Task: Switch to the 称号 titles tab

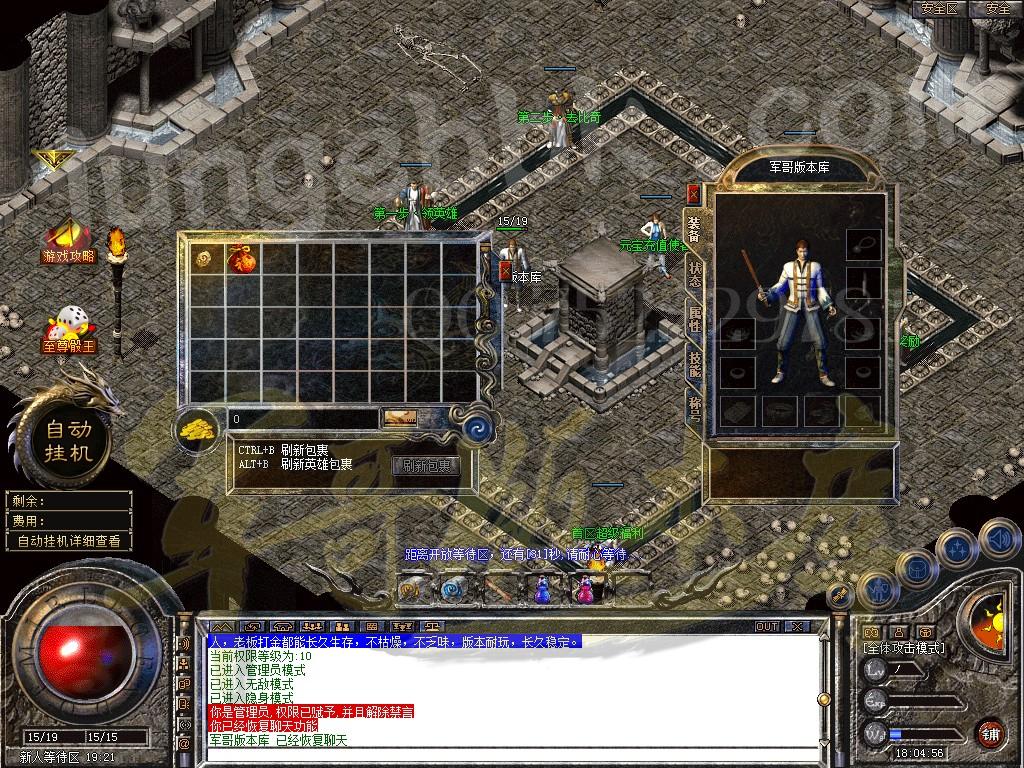Action: pos(694,407)
